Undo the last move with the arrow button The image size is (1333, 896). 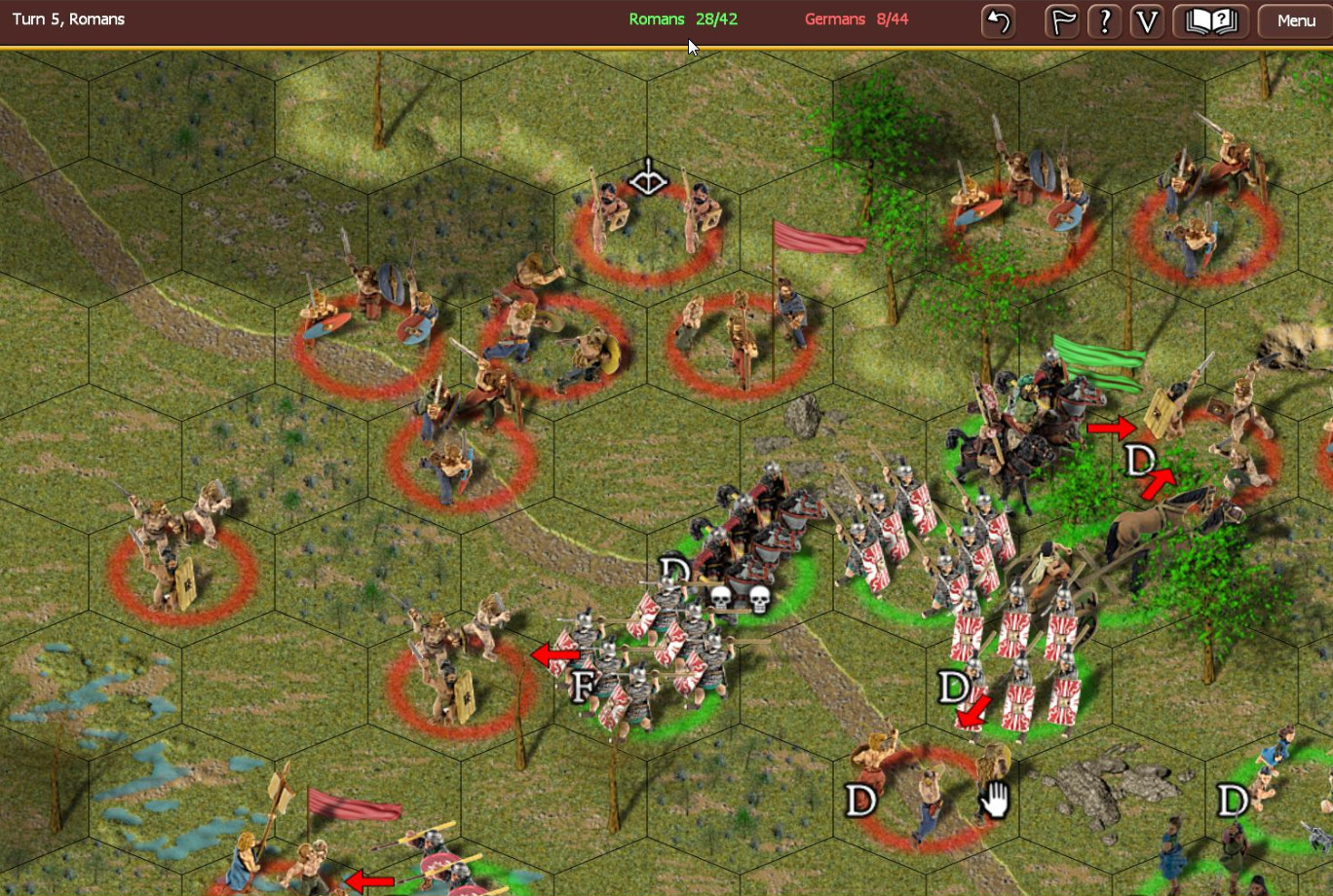(x=998, y=20)
